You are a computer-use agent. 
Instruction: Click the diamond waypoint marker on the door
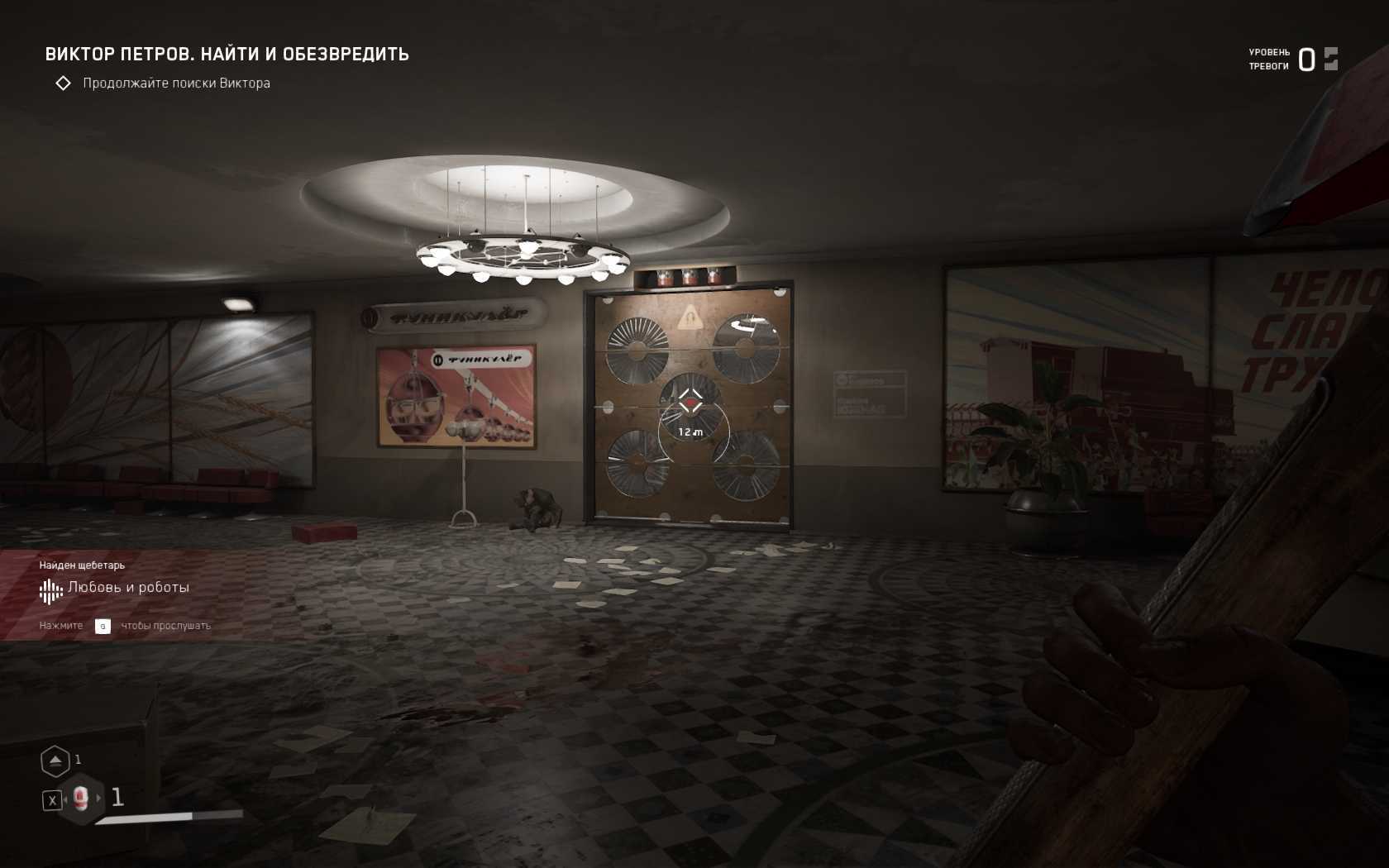click(690, 402)
